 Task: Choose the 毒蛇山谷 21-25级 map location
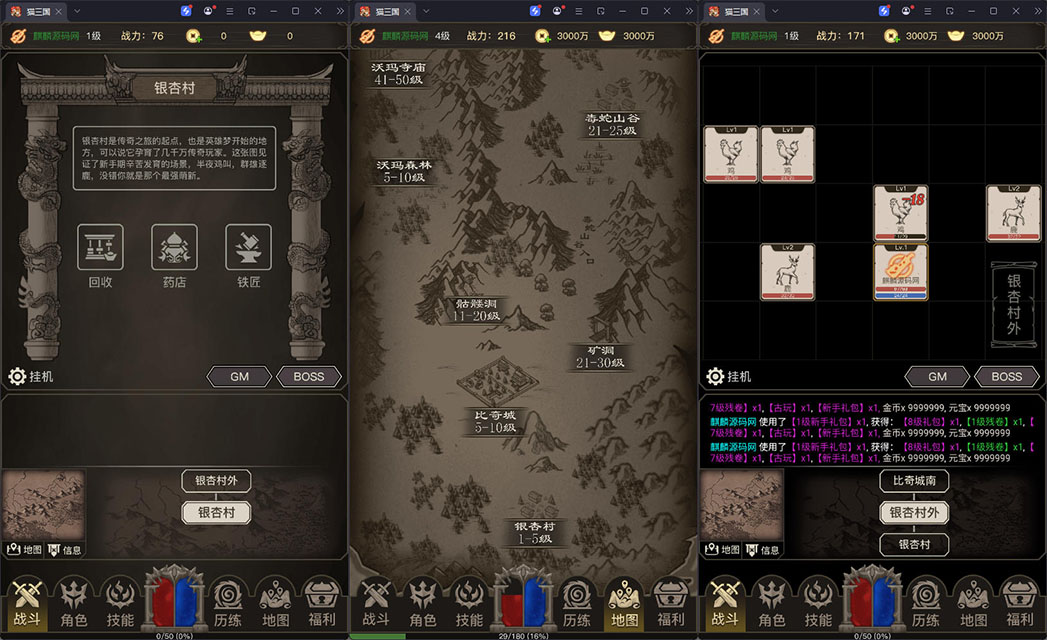tap(612, 124)
